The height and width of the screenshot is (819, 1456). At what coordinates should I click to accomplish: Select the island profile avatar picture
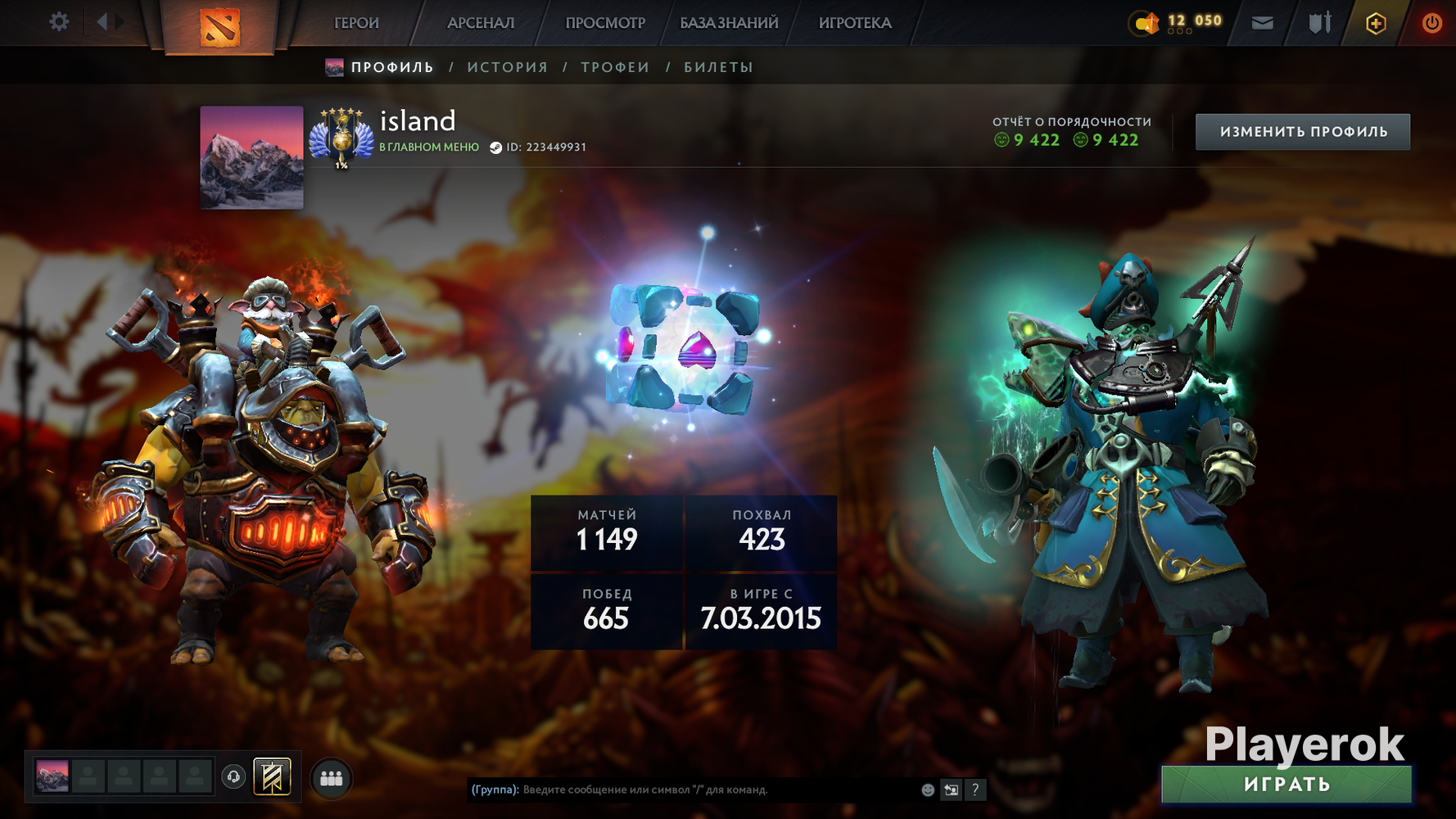click(251, 157)
